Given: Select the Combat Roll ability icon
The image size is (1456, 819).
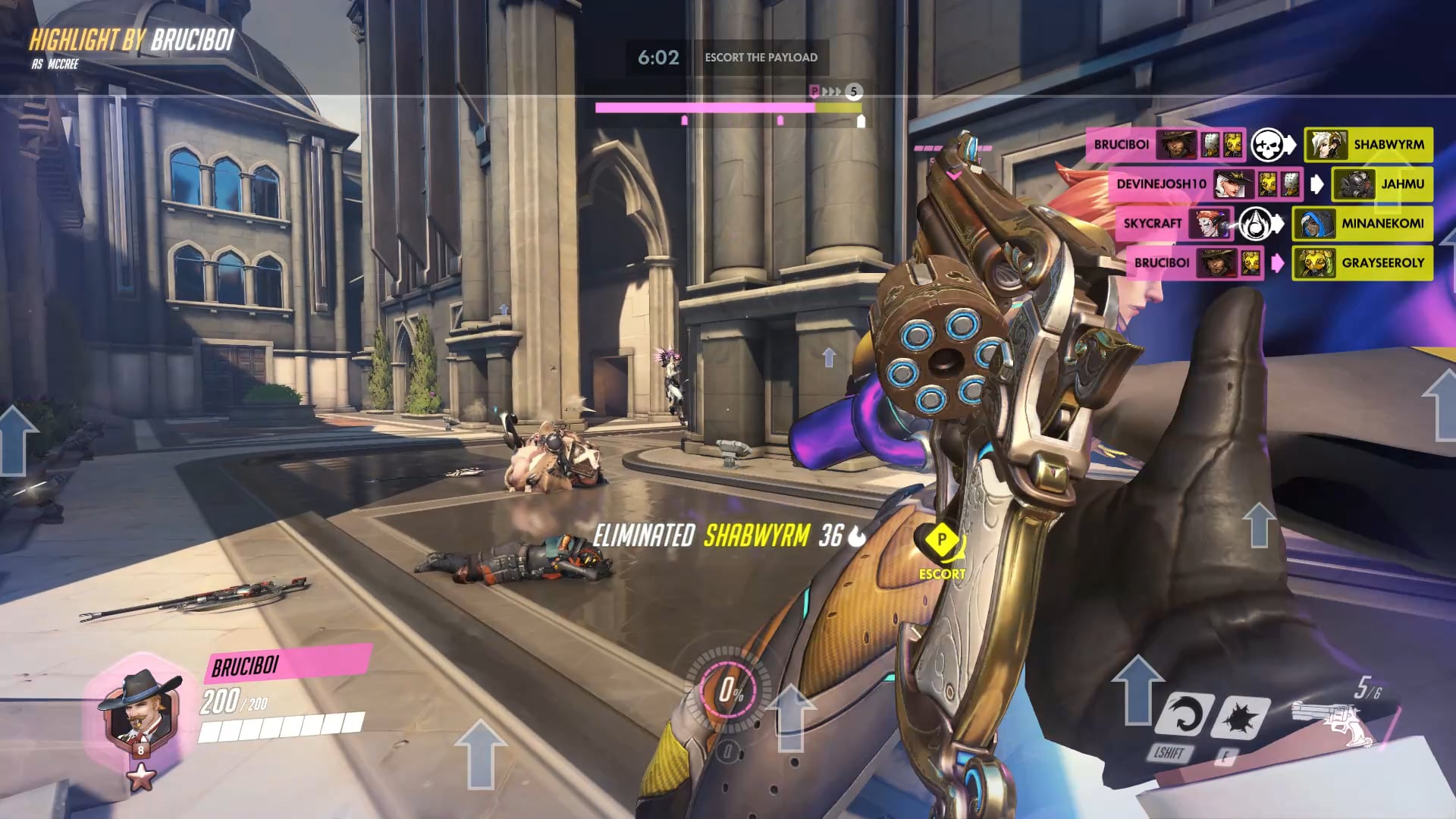Looking at the screenshot, I should pyautogui.click(x=1182, y=714).
